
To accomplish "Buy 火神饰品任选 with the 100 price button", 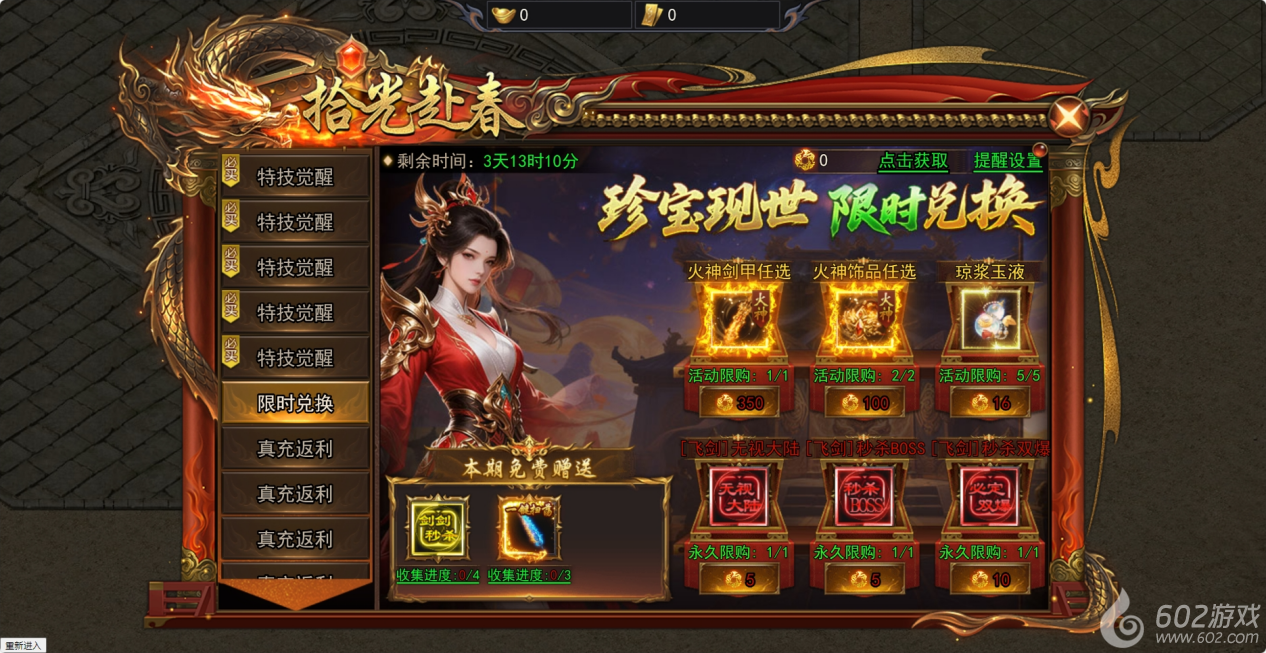I will (x=864, y=403).
